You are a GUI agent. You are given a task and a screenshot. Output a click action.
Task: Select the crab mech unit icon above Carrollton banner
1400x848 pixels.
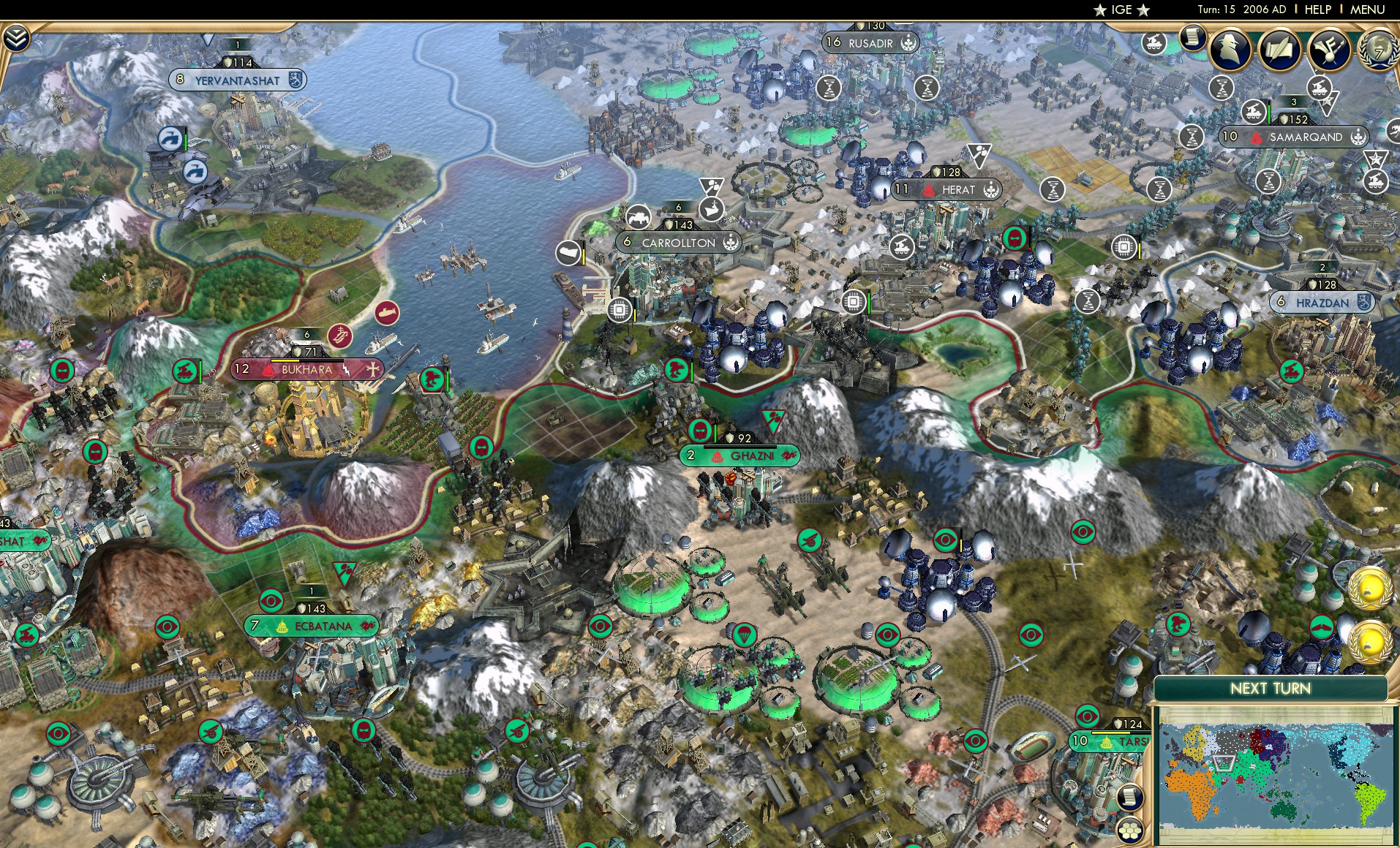point(639,217)
